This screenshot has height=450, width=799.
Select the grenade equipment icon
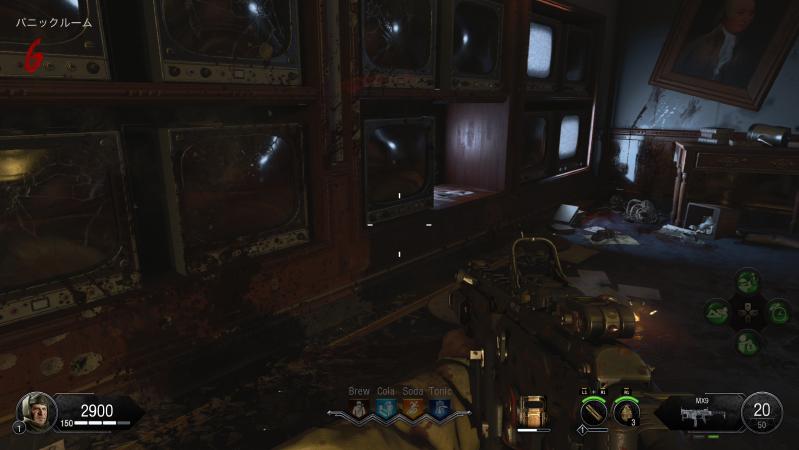point(626,411)
